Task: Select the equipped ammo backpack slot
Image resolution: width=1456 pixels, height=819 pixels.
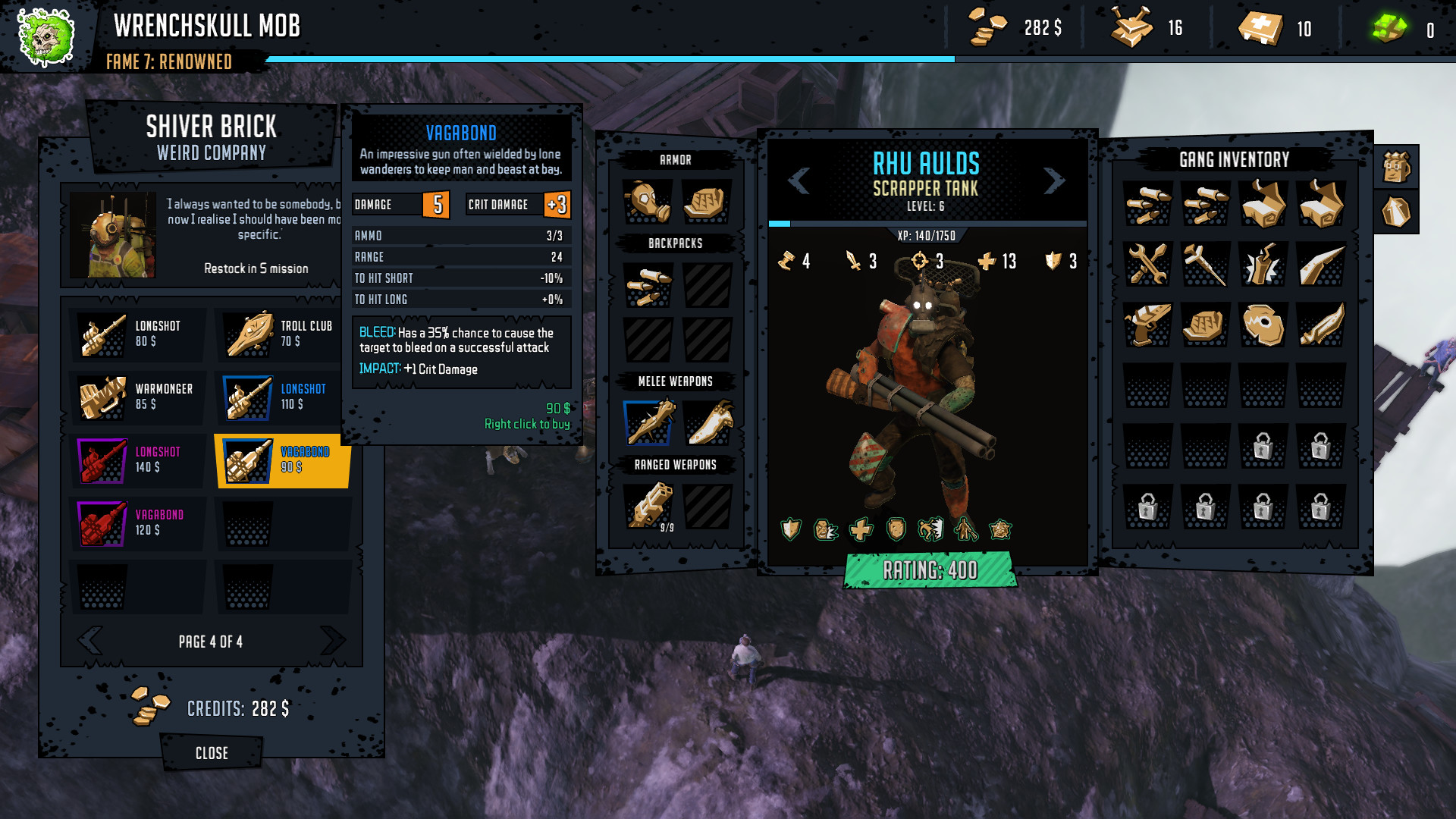Action: point(648,285)
